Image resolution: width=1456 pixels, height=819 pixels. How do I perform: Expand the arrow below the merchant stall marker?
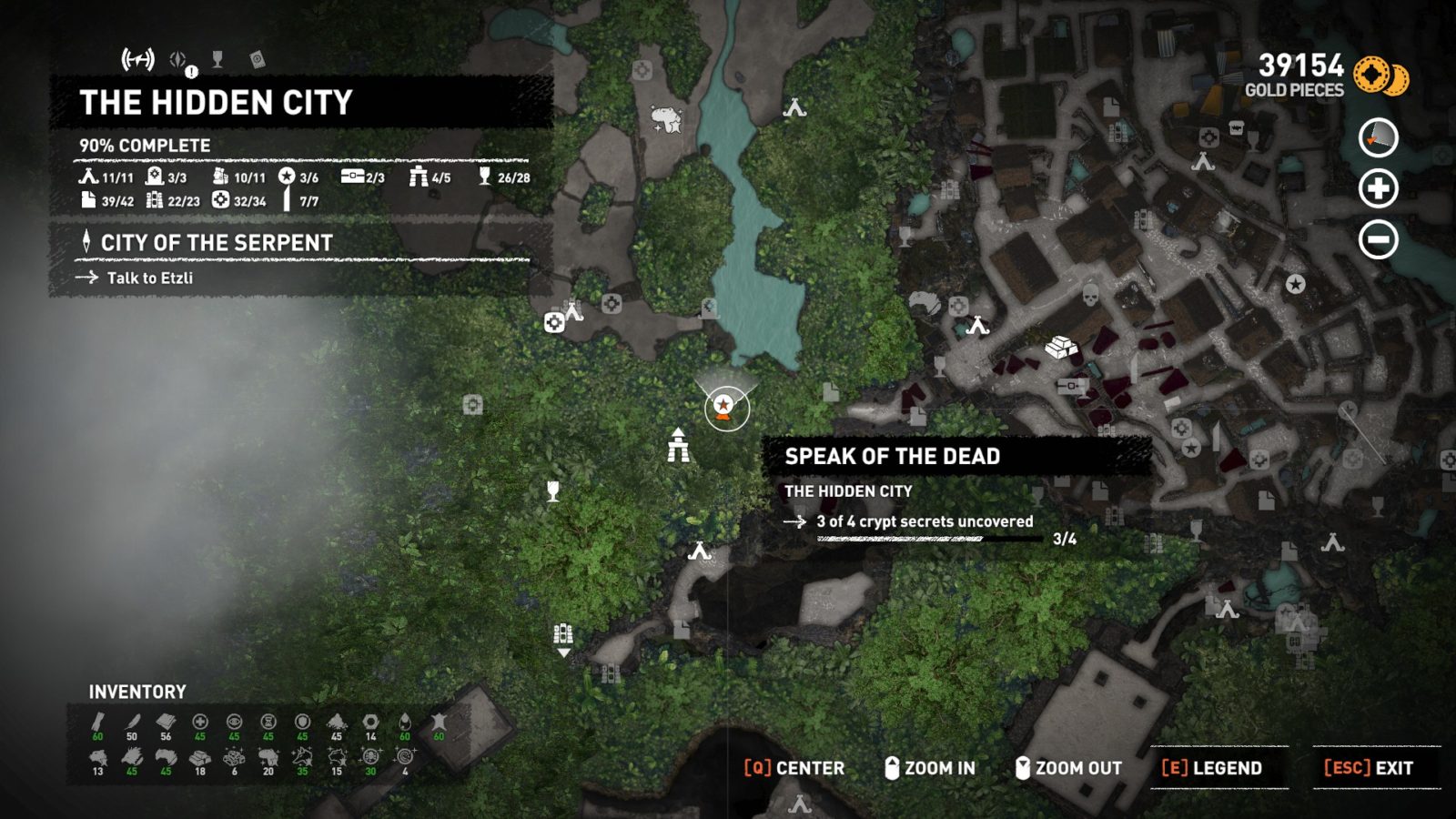coord(562,652)
